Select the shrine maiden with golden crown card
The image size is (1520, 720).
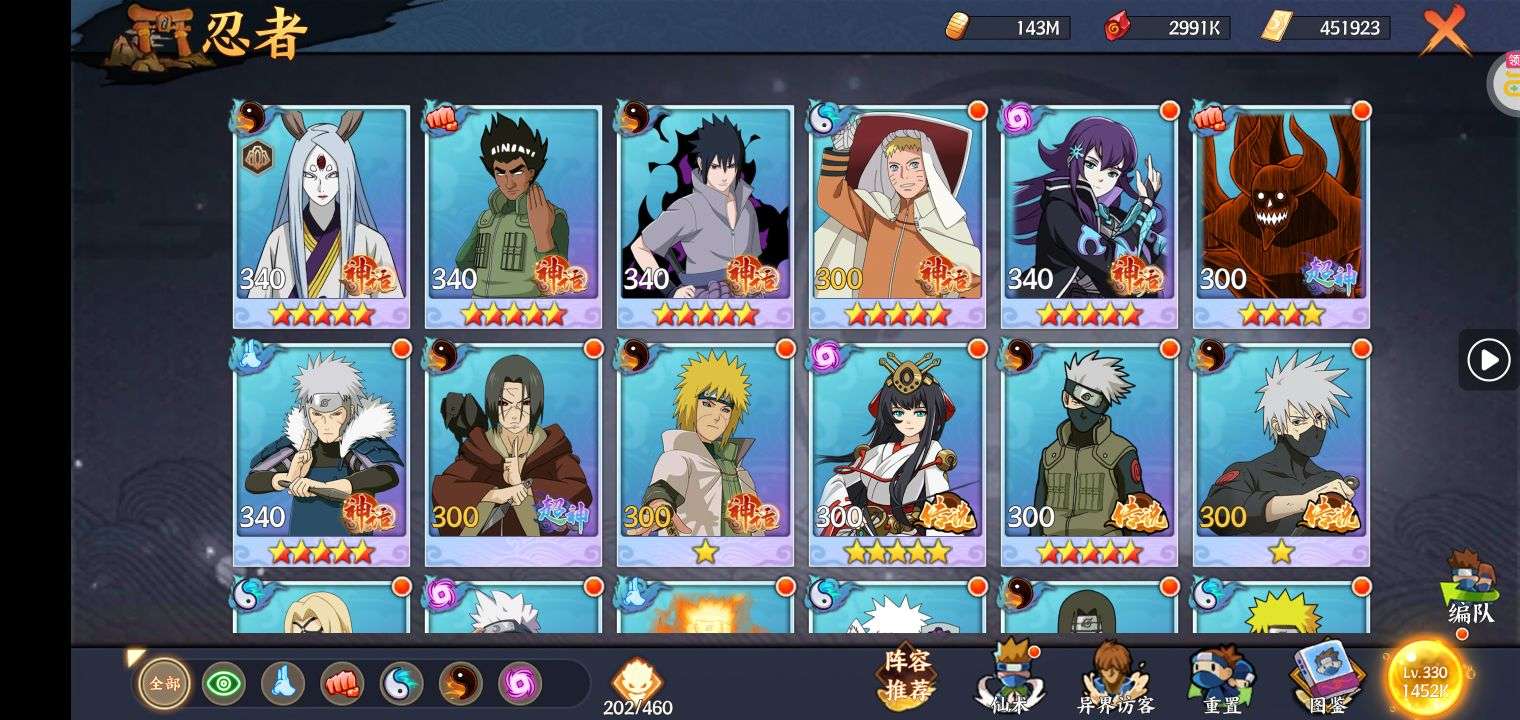[x=897, y=453]
